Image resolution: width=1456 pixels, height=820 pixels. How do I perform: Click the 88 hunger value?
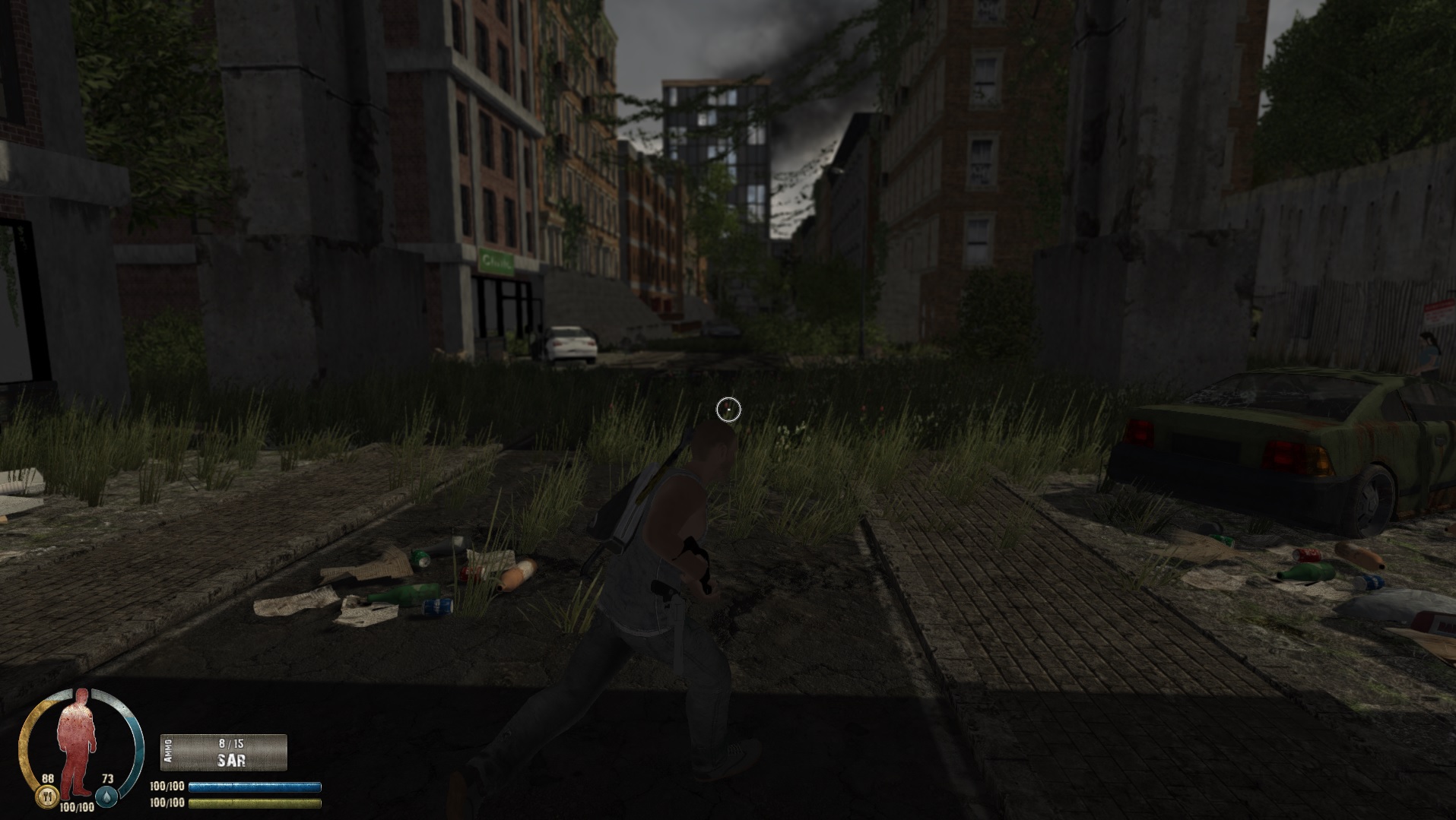tap(48, 779)
